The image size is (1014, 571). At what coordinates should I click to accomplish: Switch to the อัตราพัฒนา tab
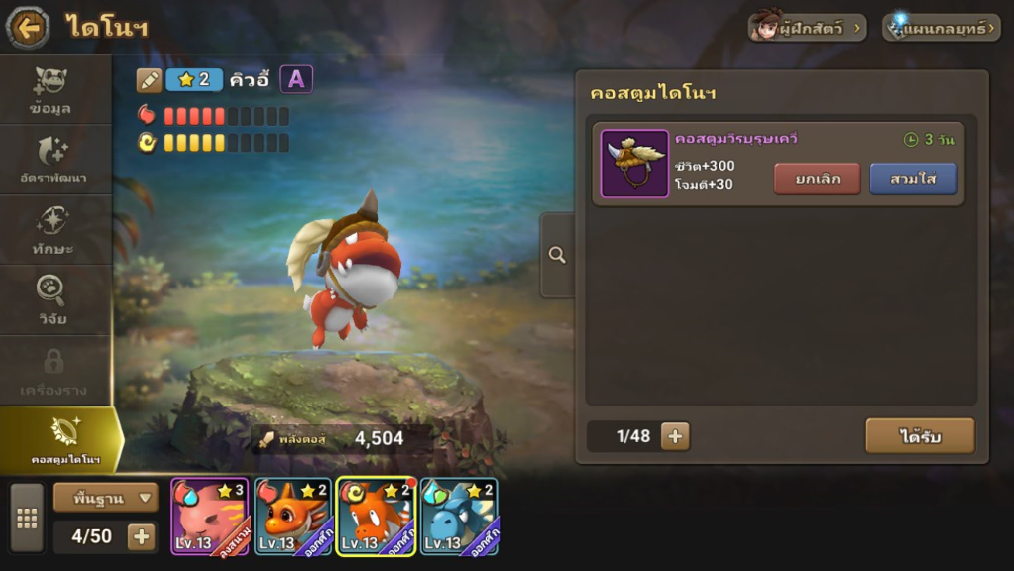52,161
